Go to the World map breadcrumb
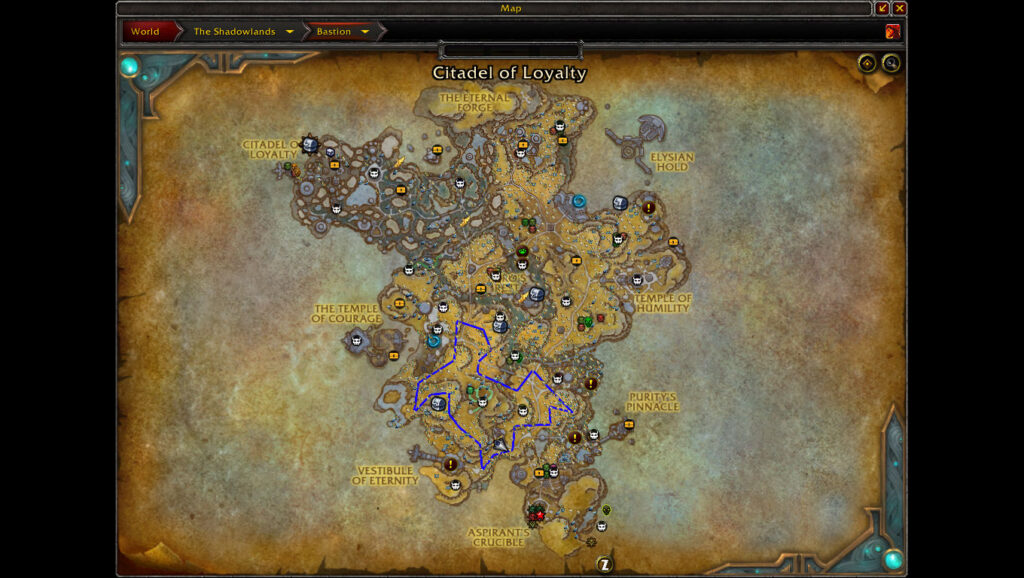 (145, 31)
